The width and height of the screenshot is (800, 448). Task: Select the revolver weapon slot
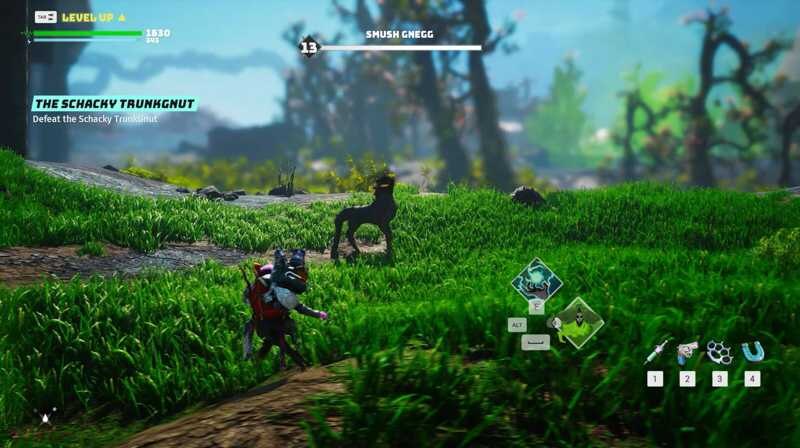pyautogui.click(x=686, y=351)
